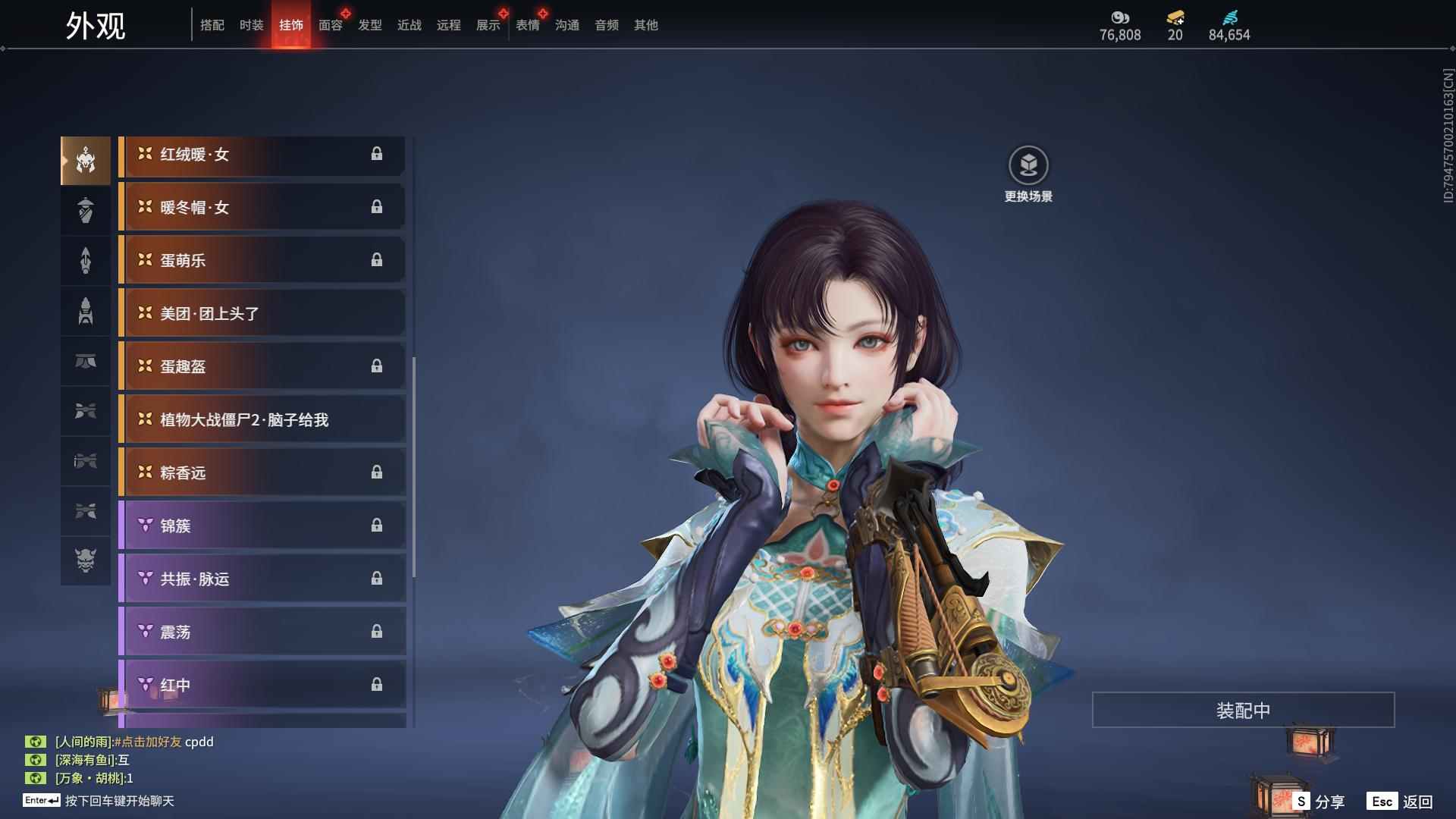Viewport: 1456px width, 819px height.
Task: Open the body garment category icon in sidebar
Action: coord(86,210)
